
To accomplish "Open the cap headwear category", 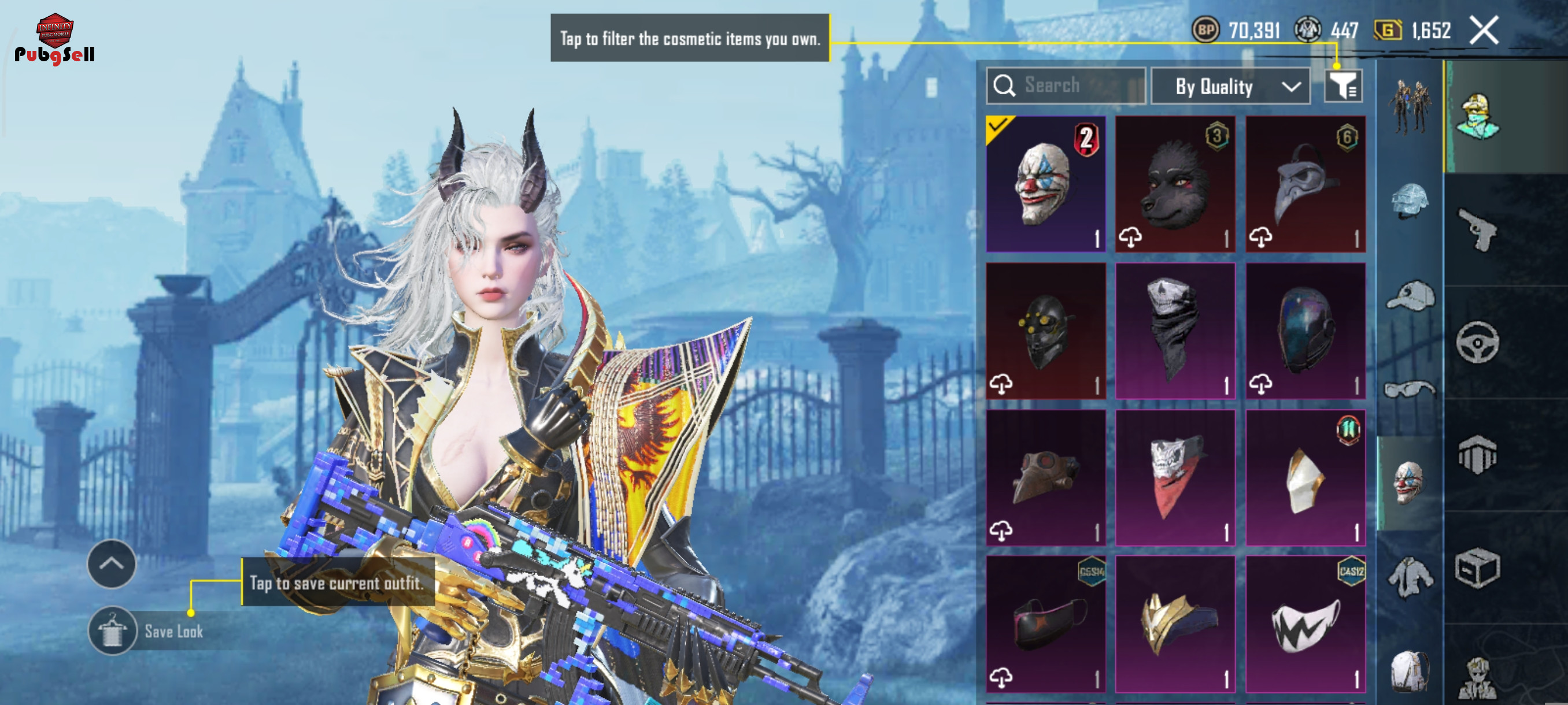I will point(1410,296).
